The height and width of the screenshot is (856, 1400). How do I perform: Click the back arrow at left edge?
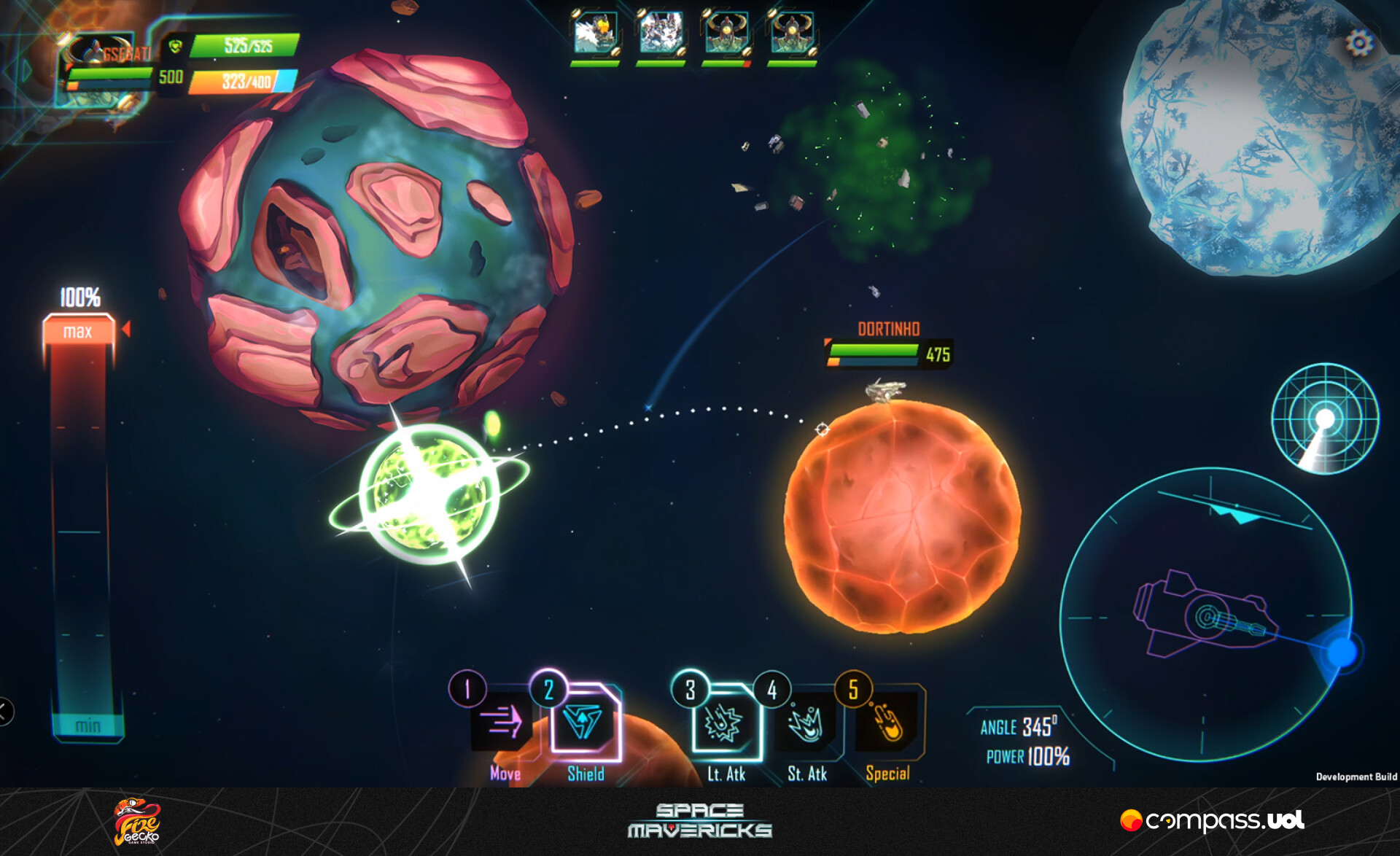4,712
